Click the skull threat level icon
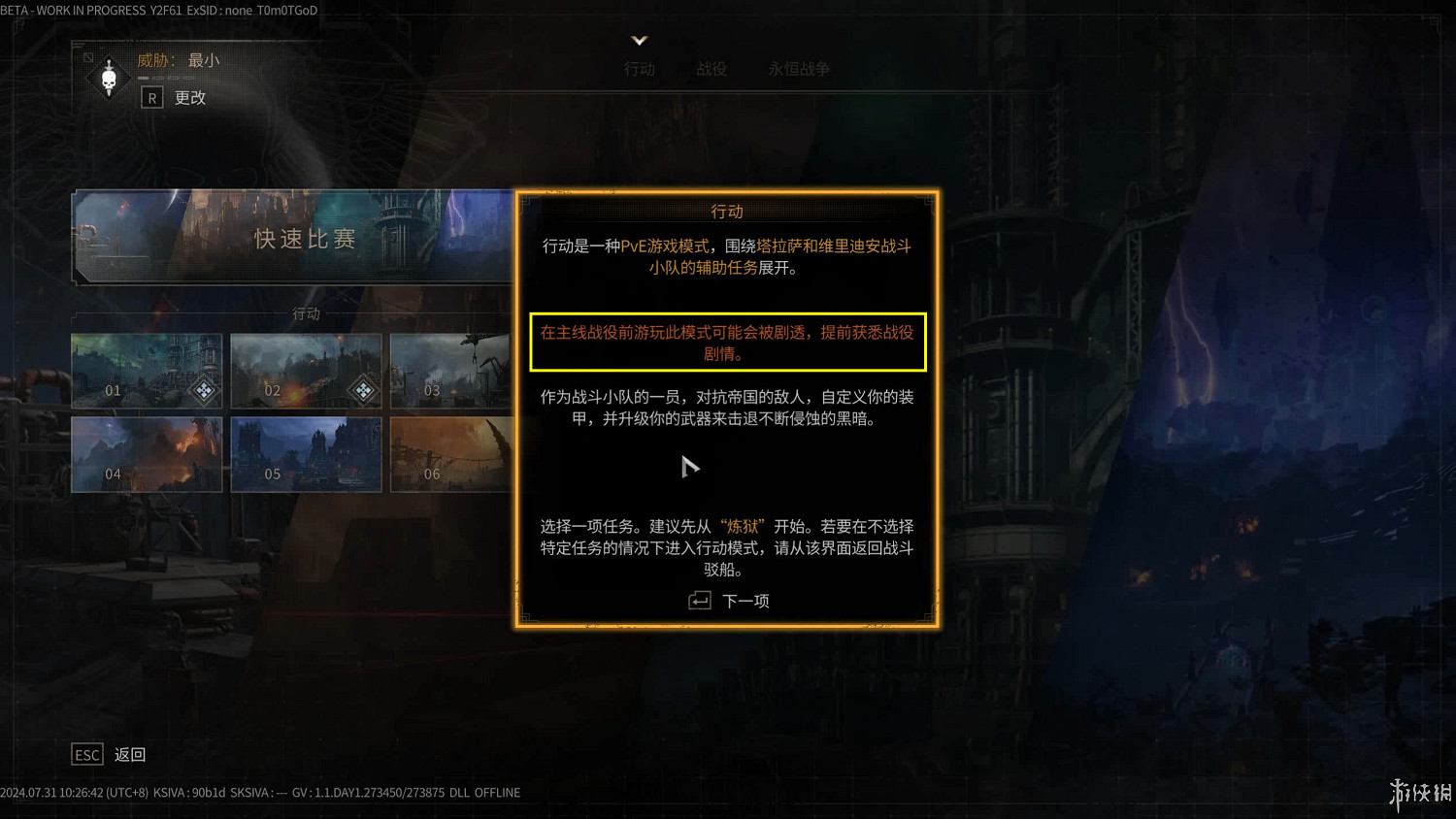This screenshot has height=819, width=1456. [109, 79]
